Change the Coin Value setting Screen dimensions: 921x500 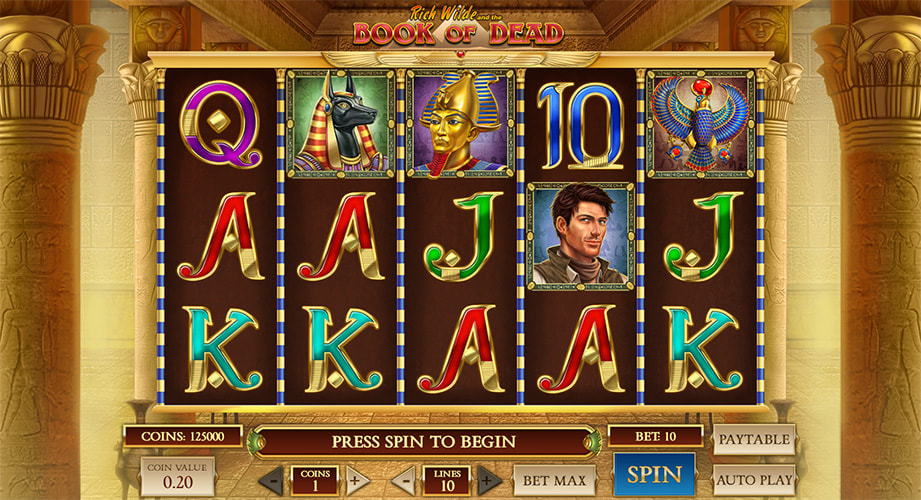coord(176,477)
